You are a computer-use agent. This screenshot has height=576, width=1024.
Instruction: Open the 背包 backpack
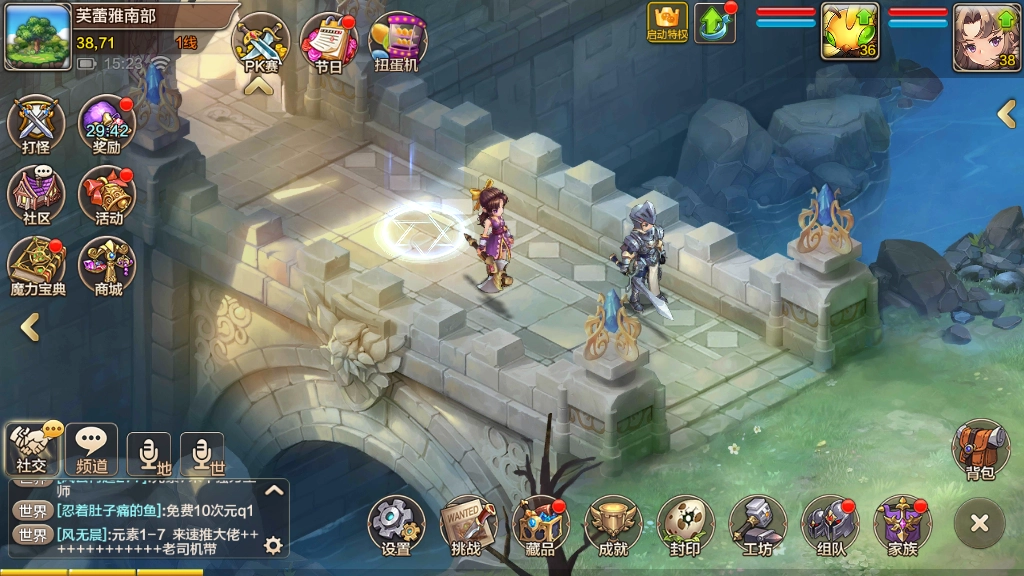(x=979, y=450)
